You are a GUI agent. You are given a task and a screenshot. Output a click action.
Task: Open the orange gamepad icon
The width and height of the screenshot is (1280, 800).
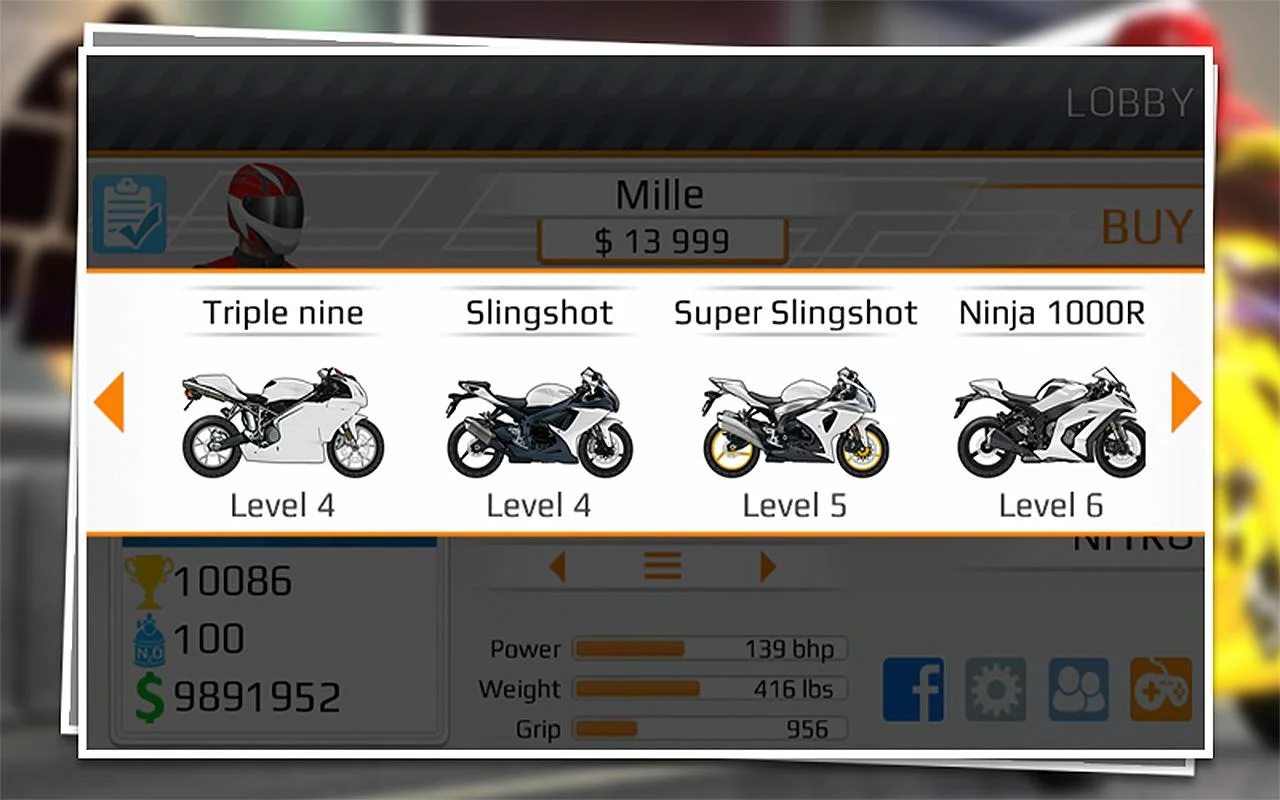coord(1158,690)
